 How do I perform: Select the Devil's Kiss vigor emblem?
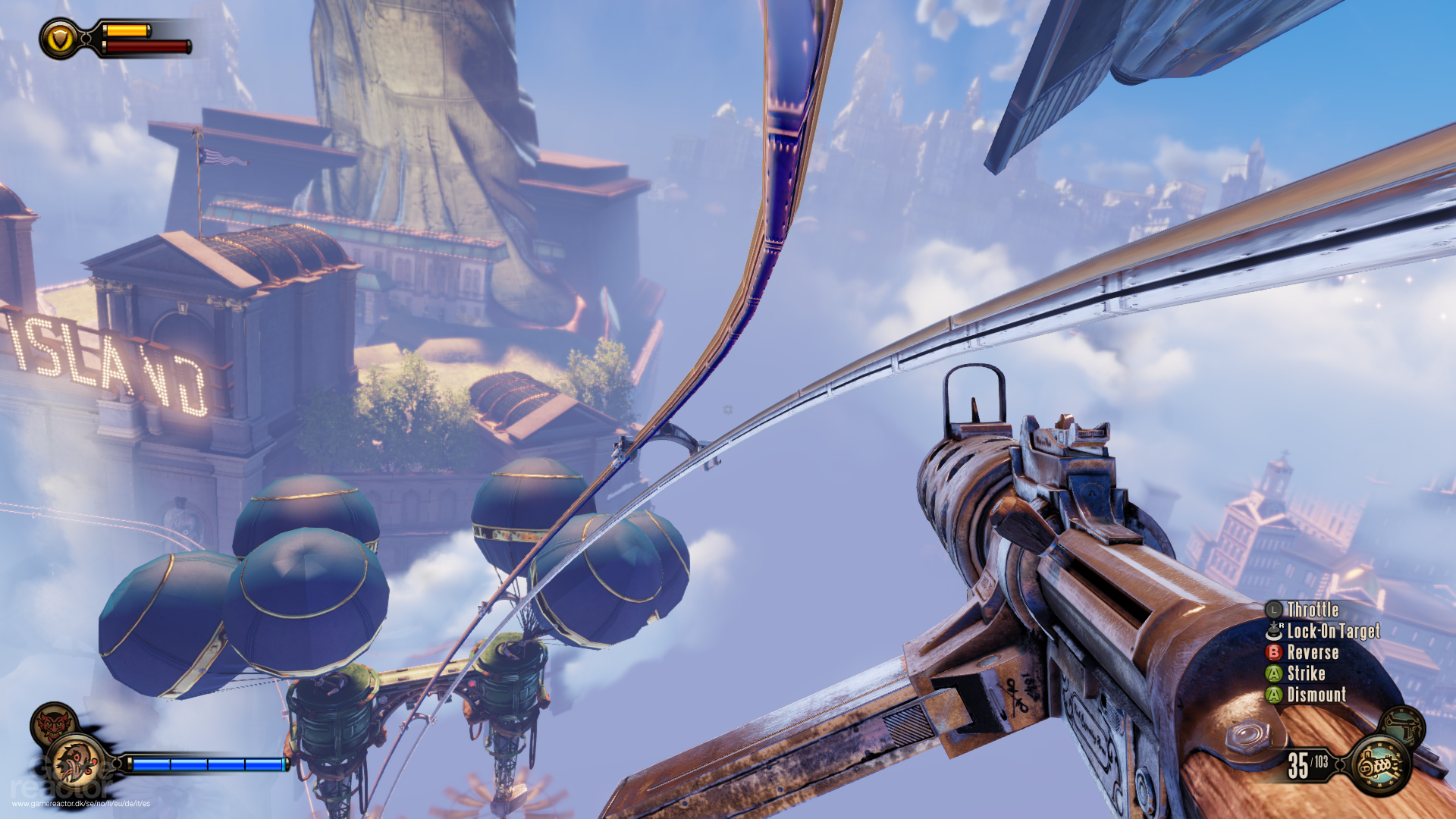pyautogui.click(x=52, y=723)
